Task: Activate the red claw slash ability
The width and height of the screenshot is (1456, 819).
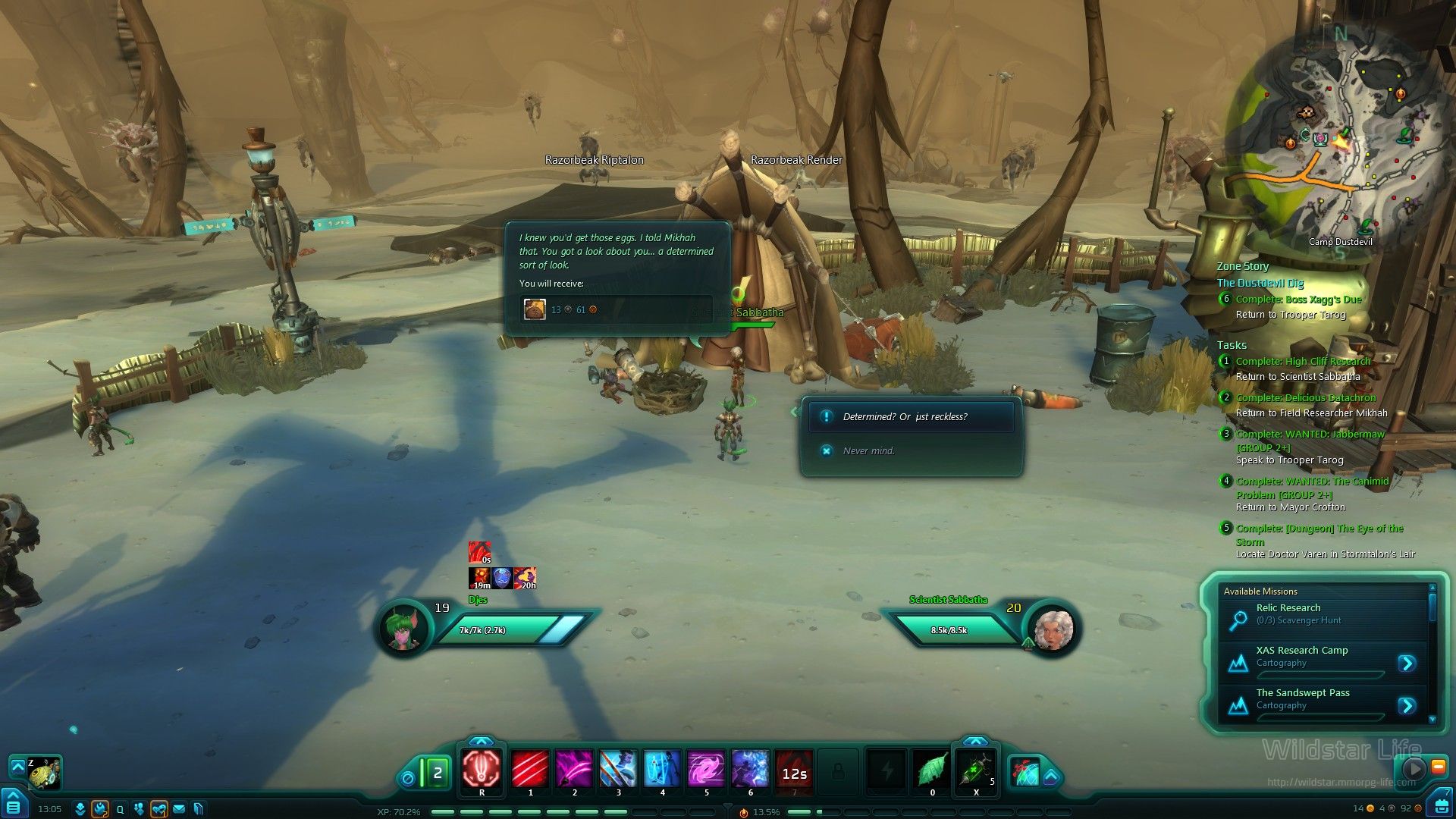Action: (530, 770)
